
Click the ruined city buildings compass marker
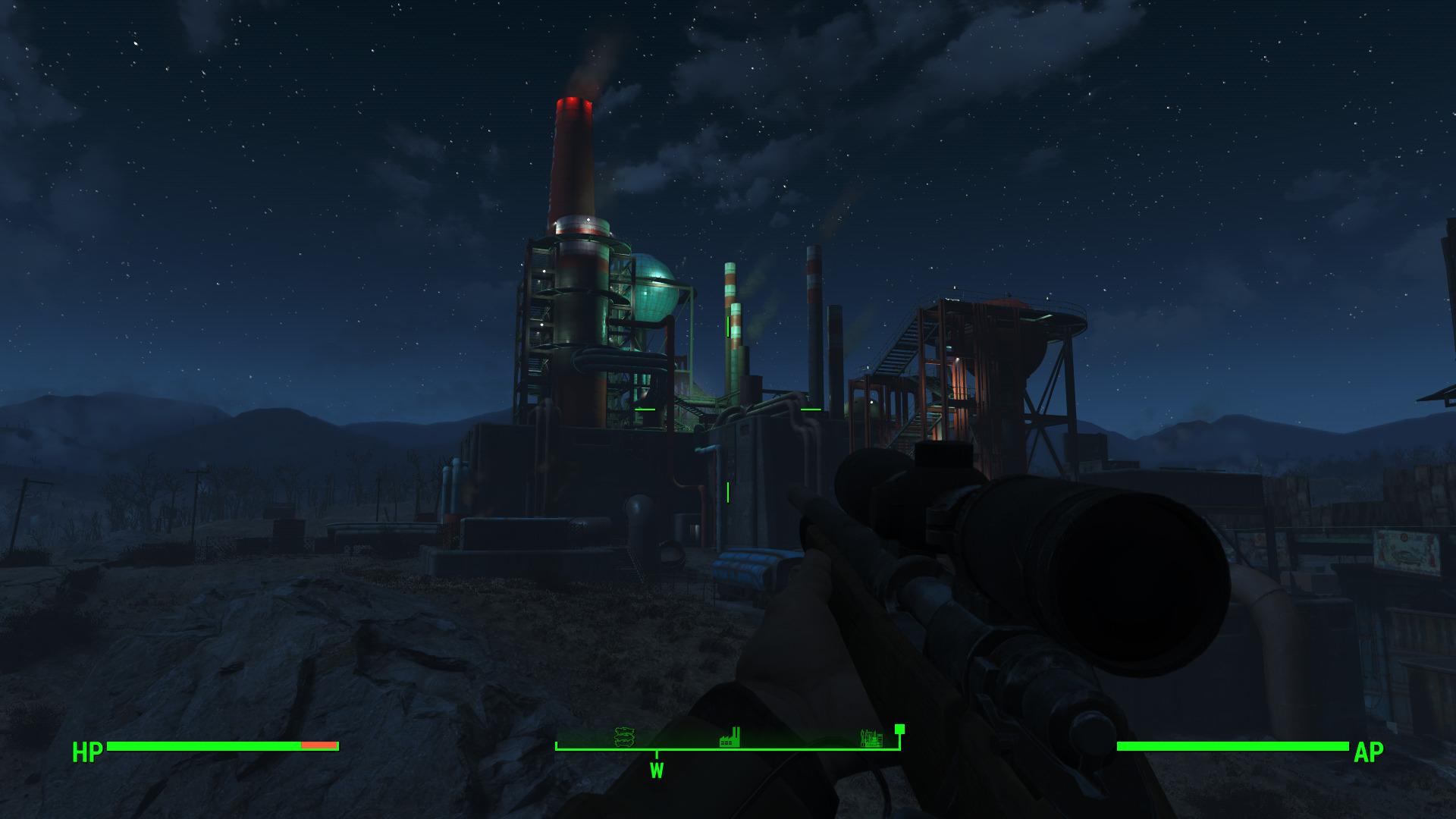pyautogui.click(x=871, y=737)
